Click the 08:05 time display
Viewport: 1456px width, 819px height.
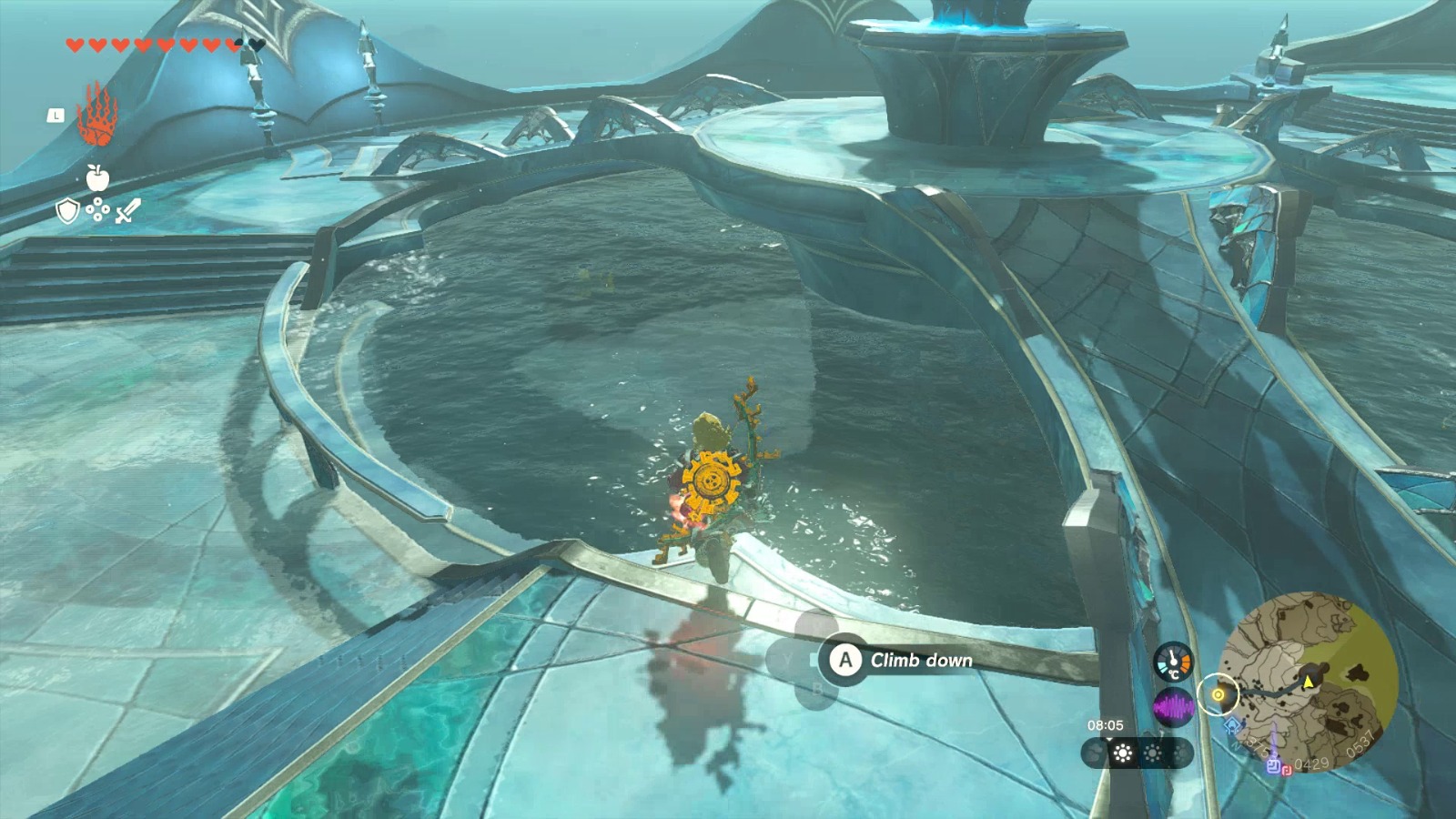coord(1107,724)
